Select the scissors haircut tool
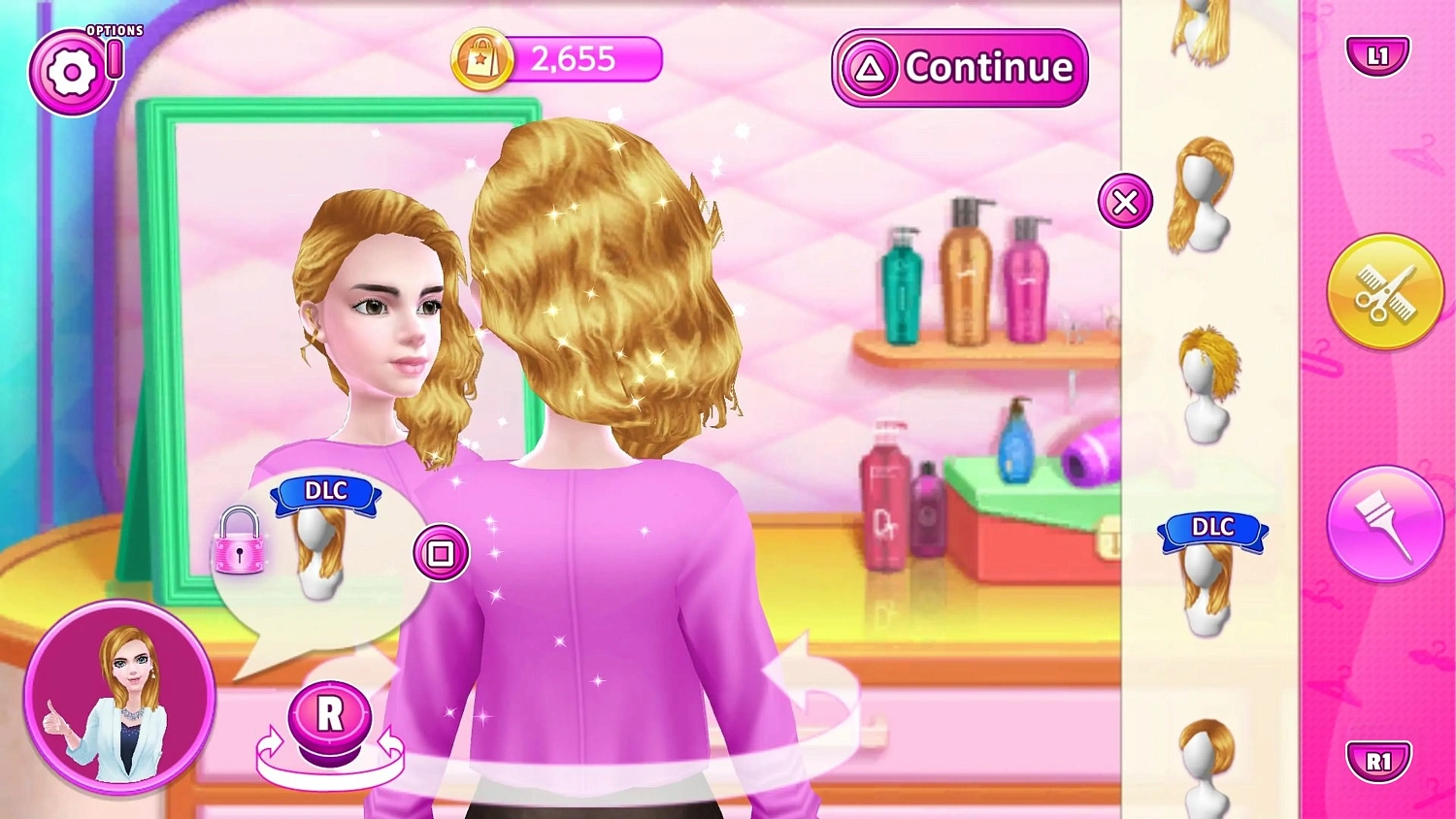1456x819 pixels. (x=1385, y=291)
